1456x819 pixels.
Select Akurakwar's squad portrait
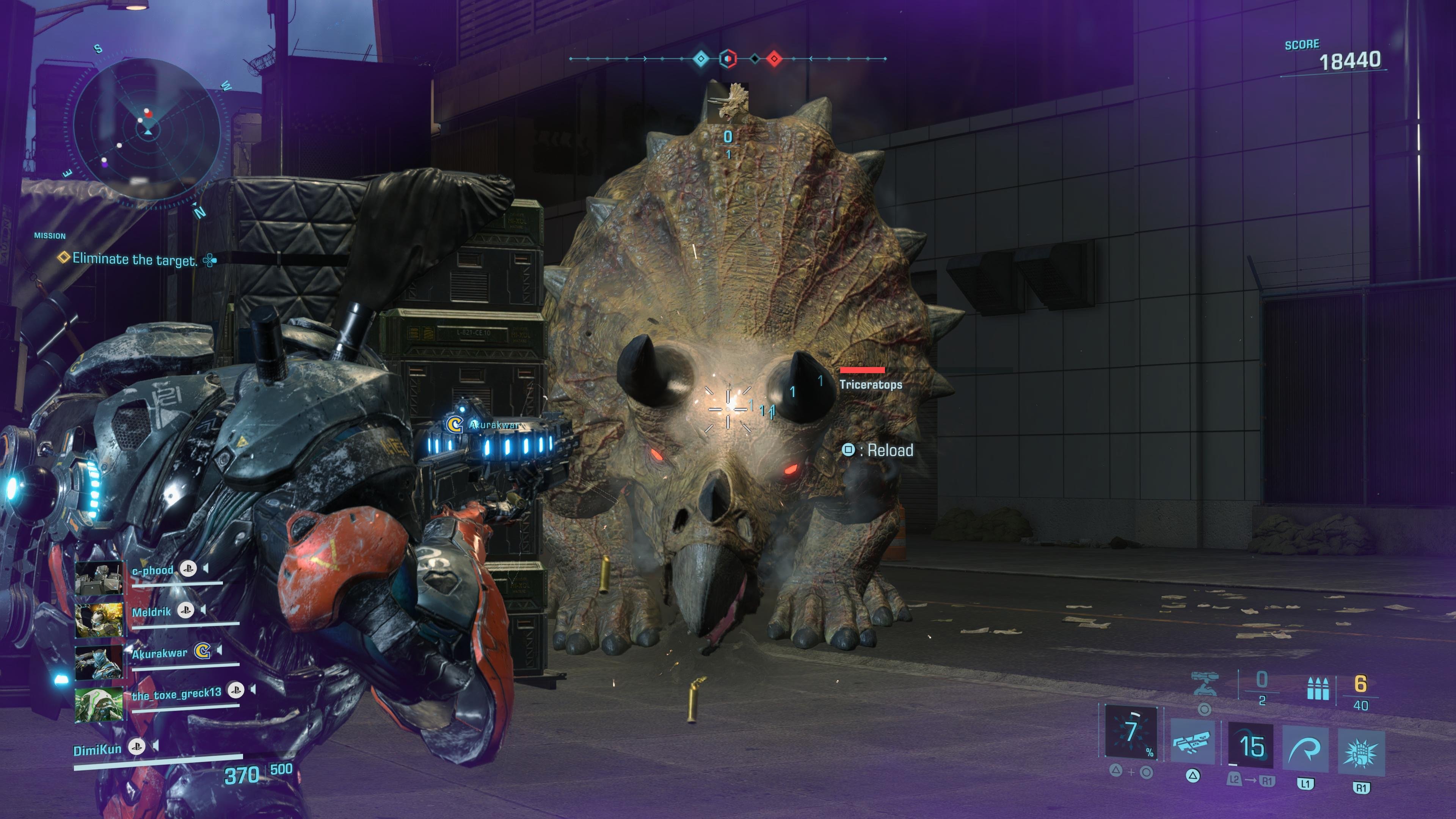pyautogui.click(x=99, y=662)
